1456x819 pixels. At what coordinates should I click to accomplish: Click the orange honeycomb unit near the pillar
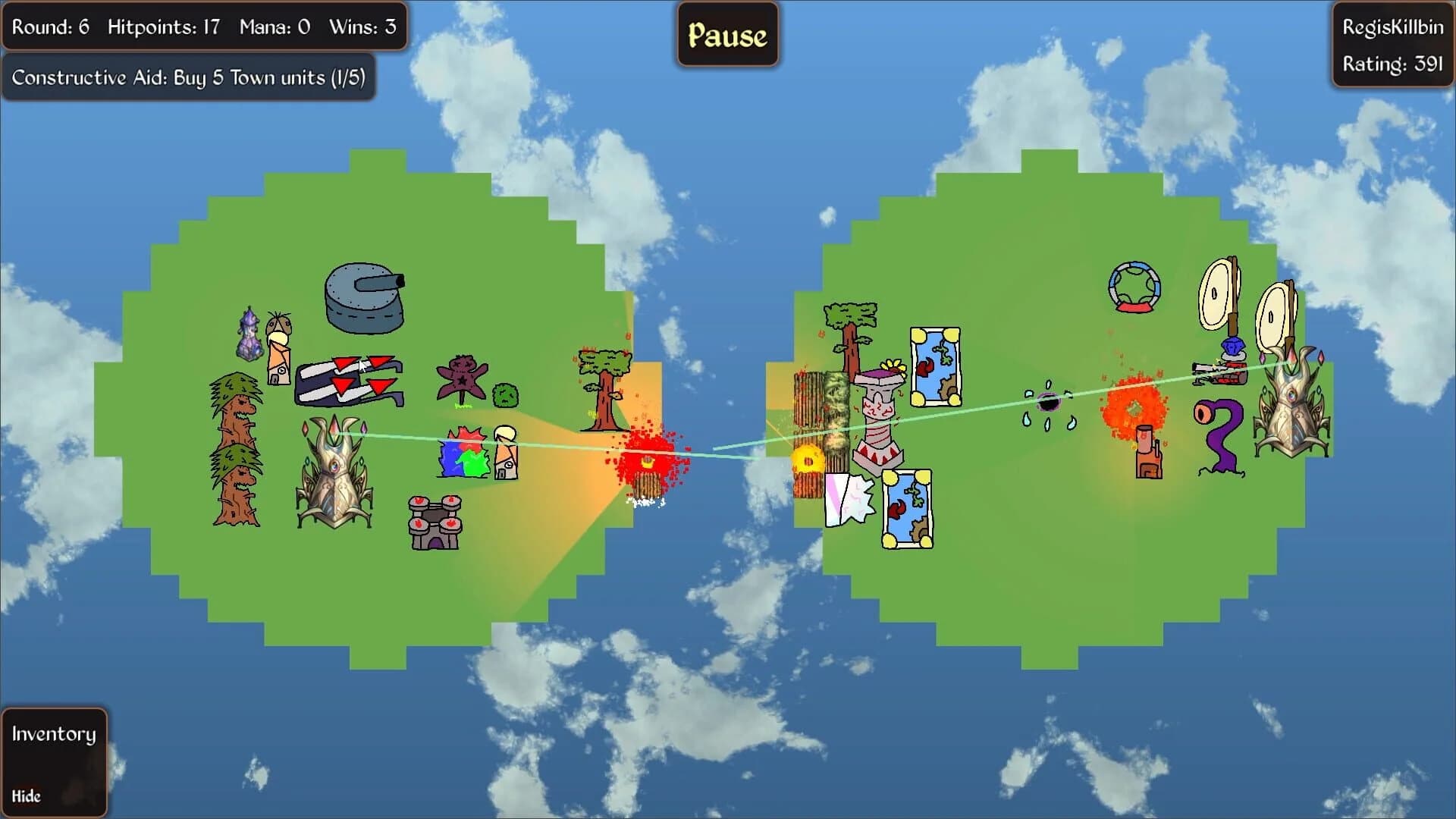808,459
